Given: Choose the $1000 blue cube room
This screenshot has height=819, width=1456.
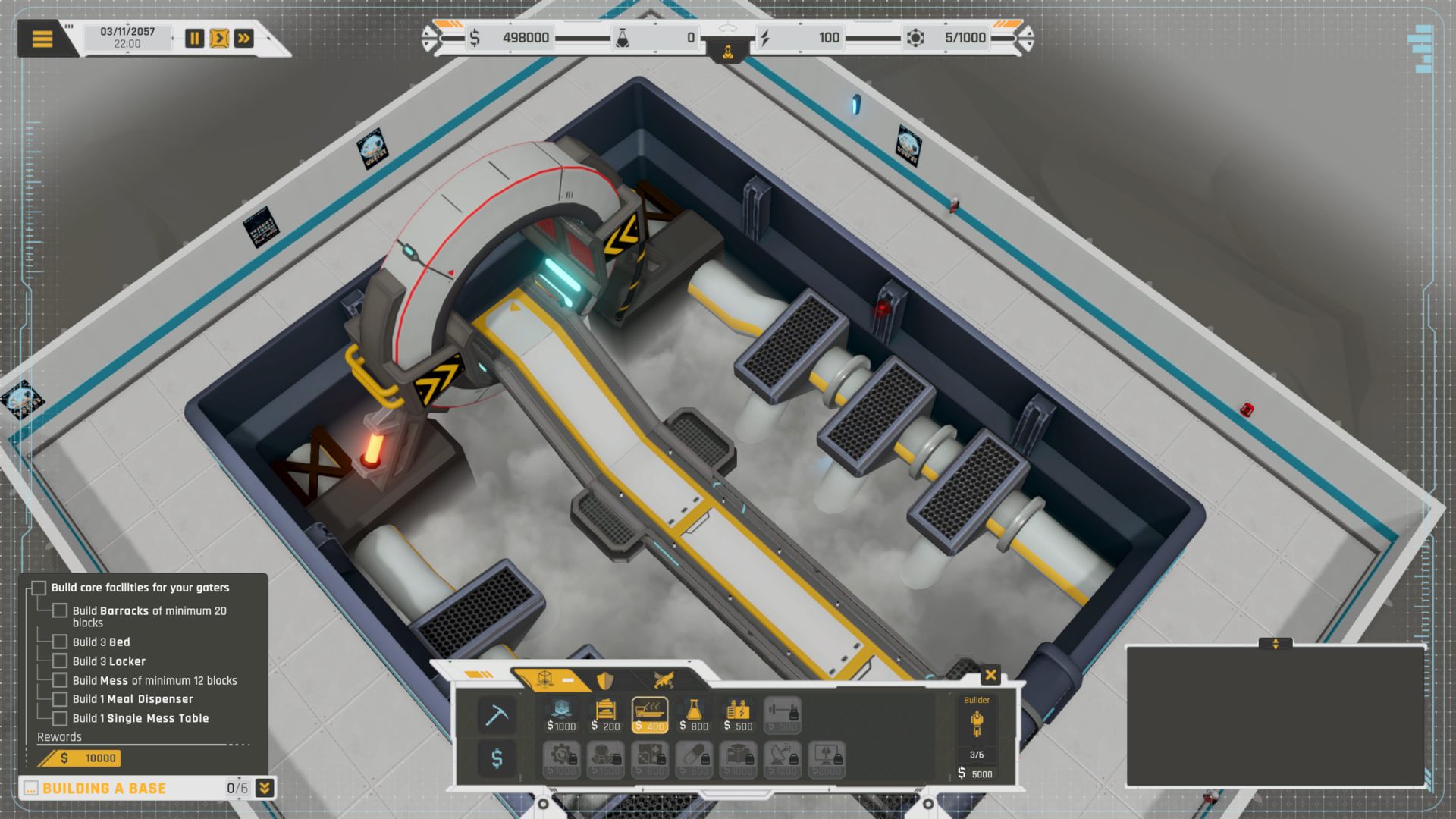Looking at the screenshot, I should 561,715.
